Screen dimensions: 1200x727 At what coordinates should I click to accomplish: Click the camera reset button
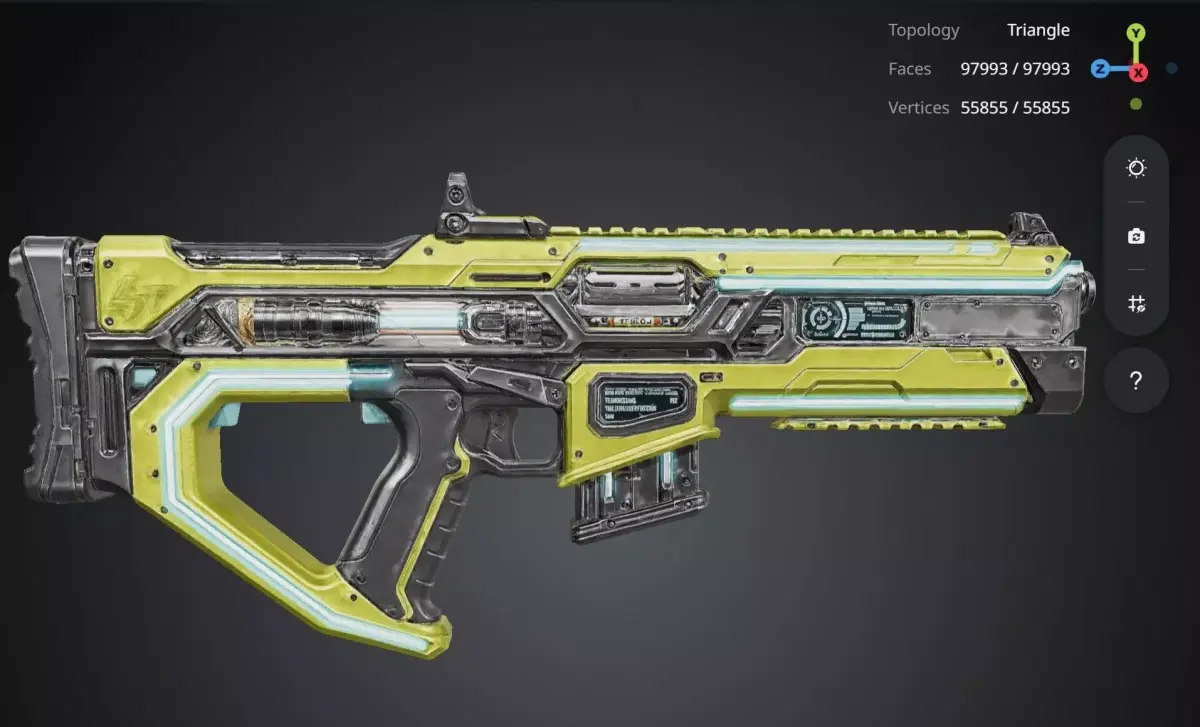point(1136,236)
